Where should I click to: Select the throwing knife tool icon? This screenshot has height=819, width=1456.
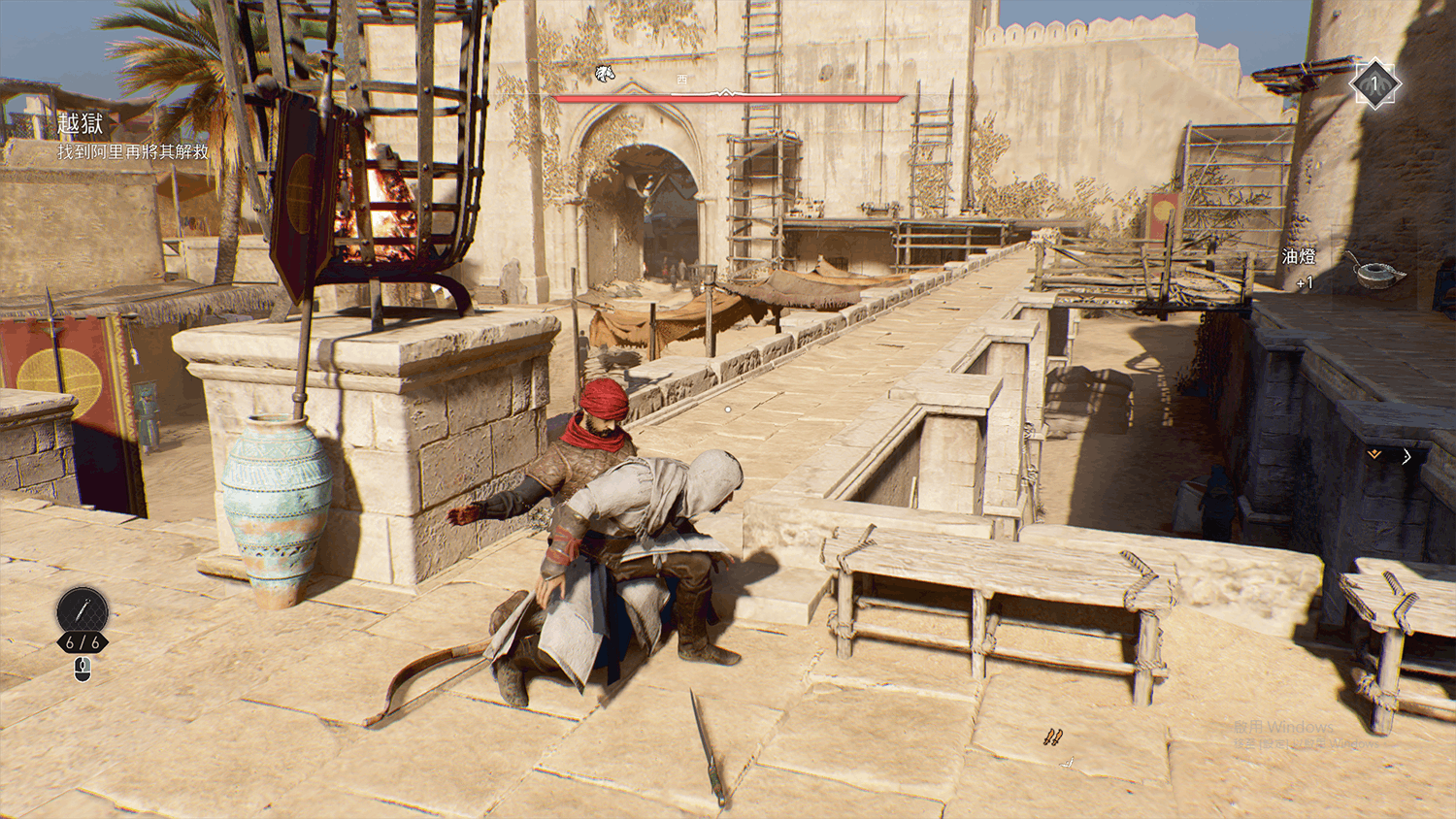82,609
